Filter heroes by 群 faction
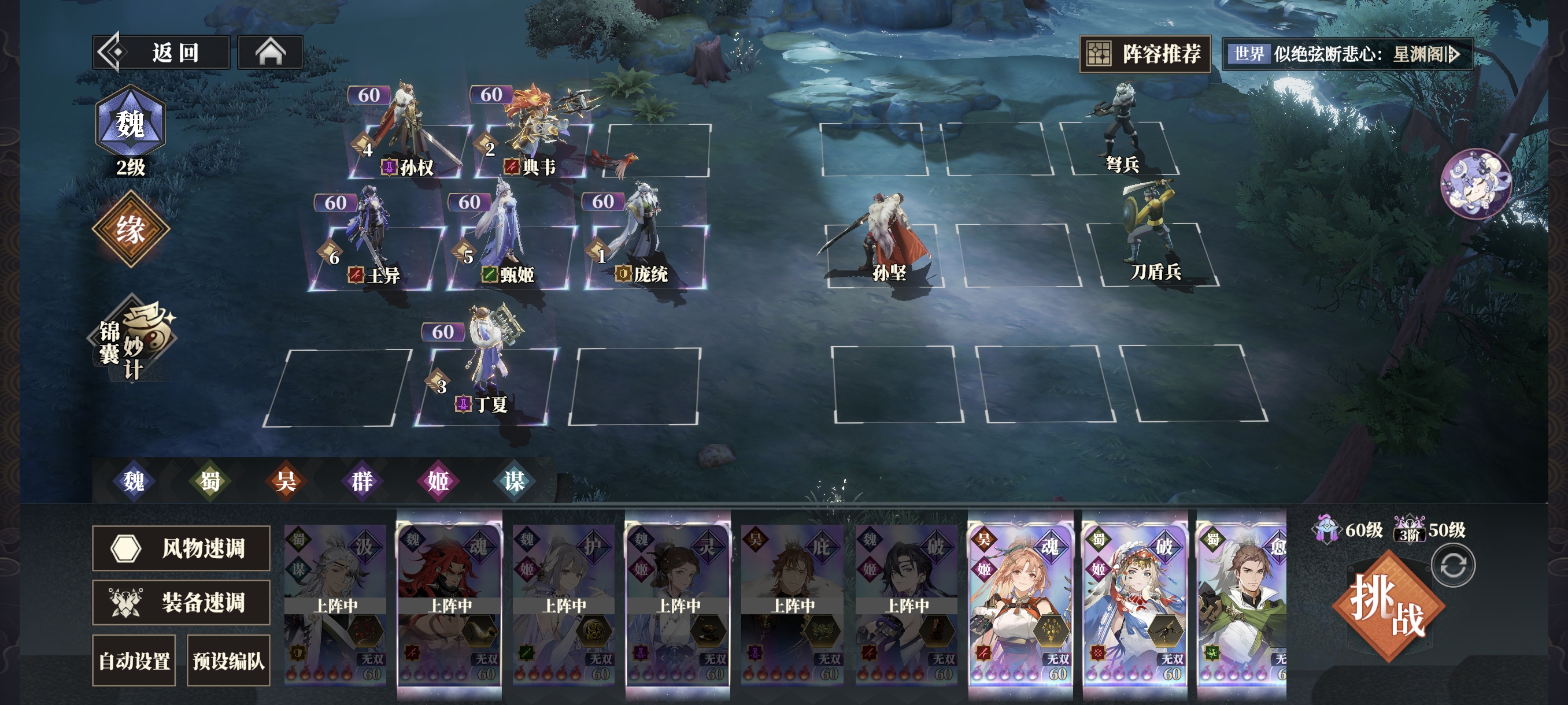The image size is (1568, 705). 361,481
